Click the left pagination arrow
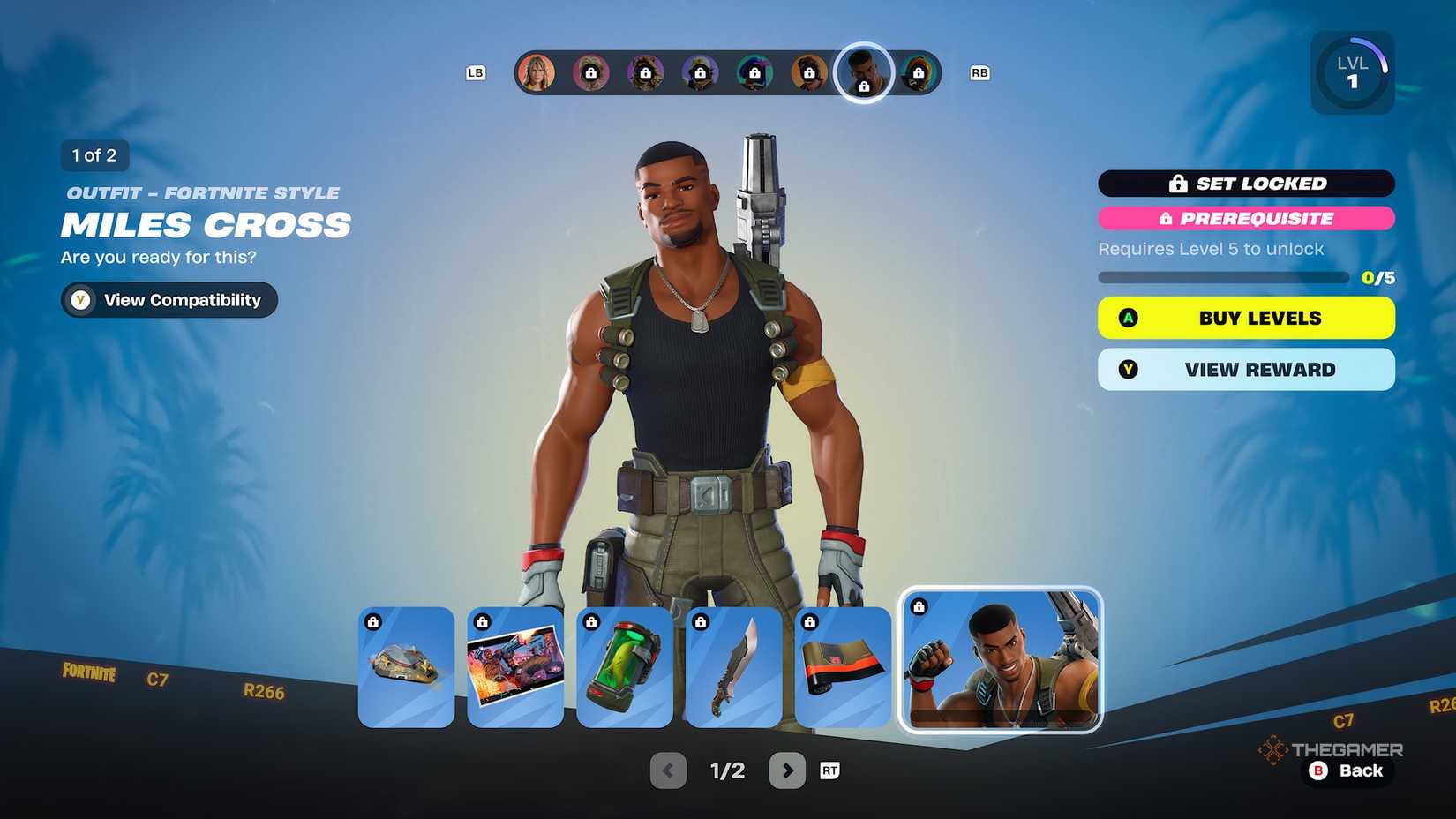Viewport: 1456px width, 819px height. pos(668,770)
